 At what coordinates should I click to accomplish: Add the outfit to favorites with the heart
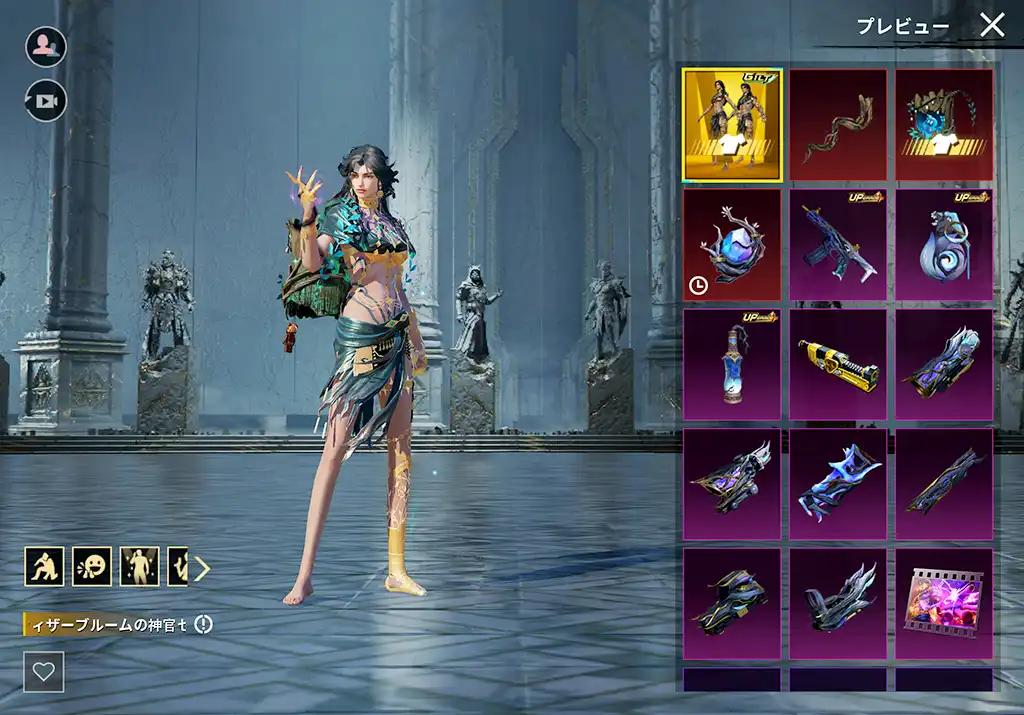pos(44,672)
